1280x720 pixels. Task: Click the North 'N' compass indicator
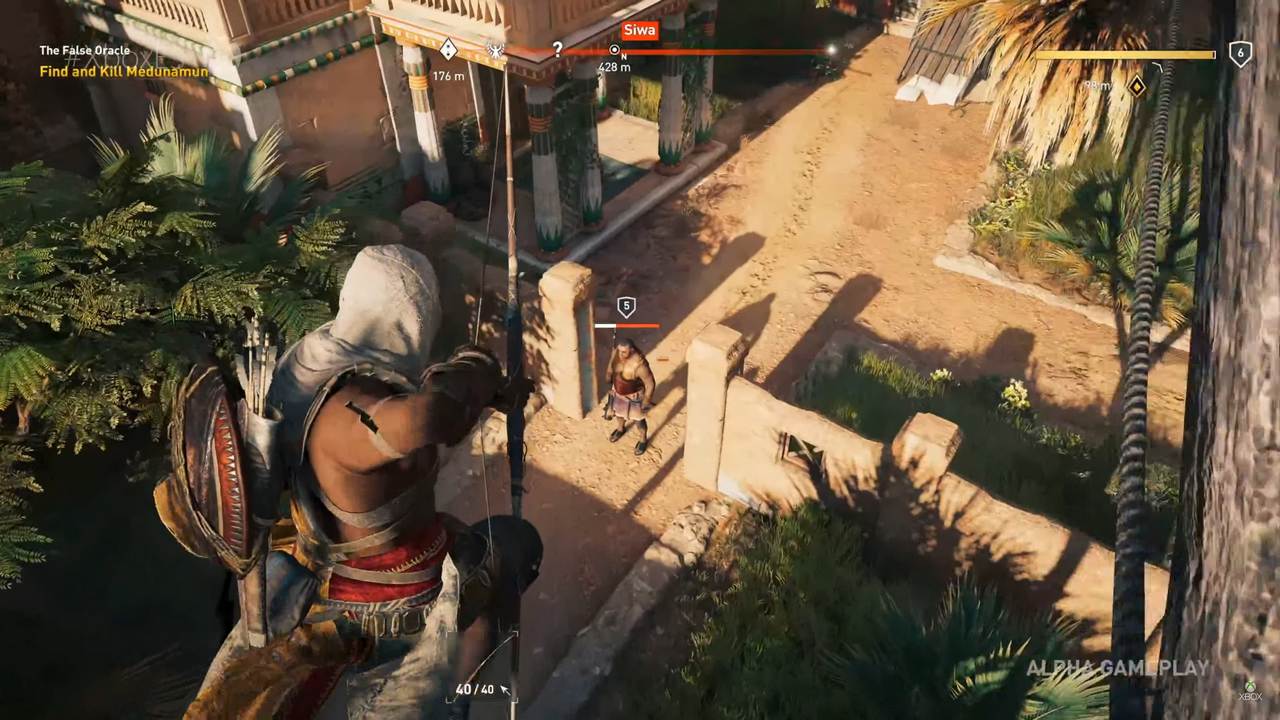(x=623, y=57)
